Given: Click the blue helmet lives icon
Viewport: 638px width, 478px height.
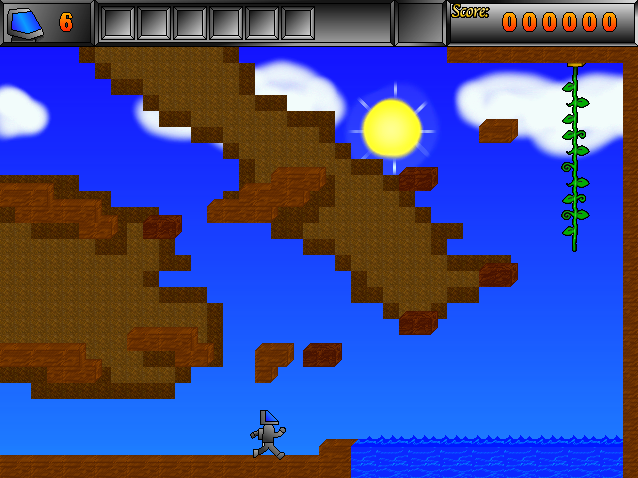Looking at the screenshot, I should (x=26, y=22).
